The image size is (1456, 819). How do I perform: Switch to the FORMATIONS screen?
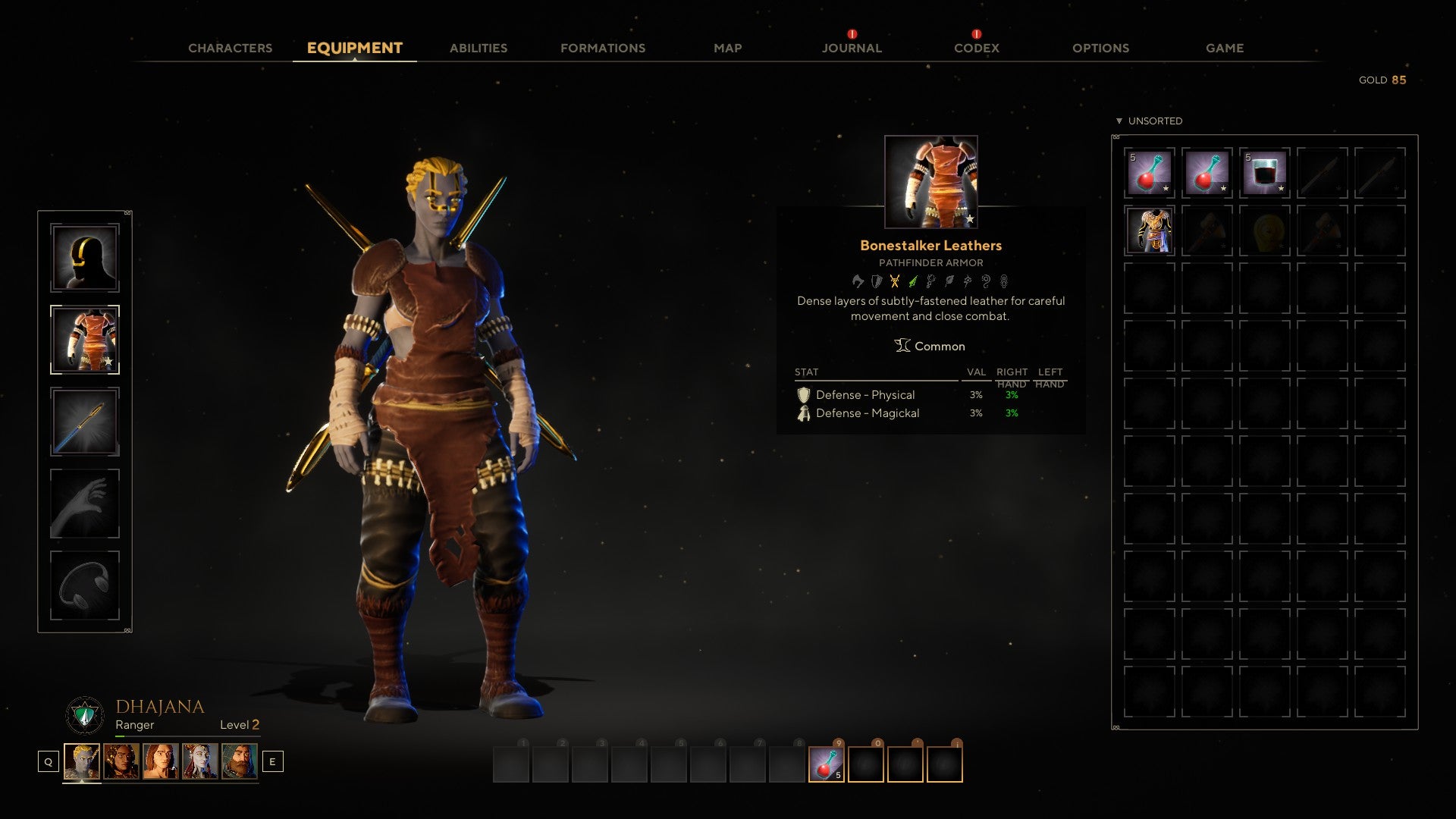click(603, 48)
